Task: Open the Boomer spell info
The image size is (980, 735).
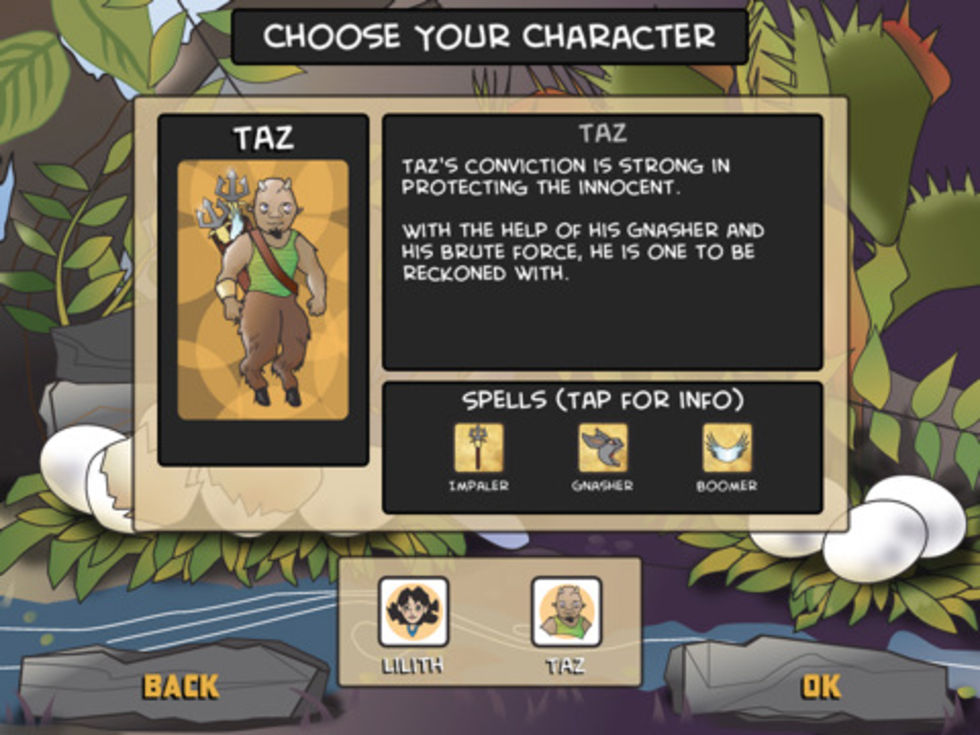Action: pyautogui.click(x=727, y=448)
